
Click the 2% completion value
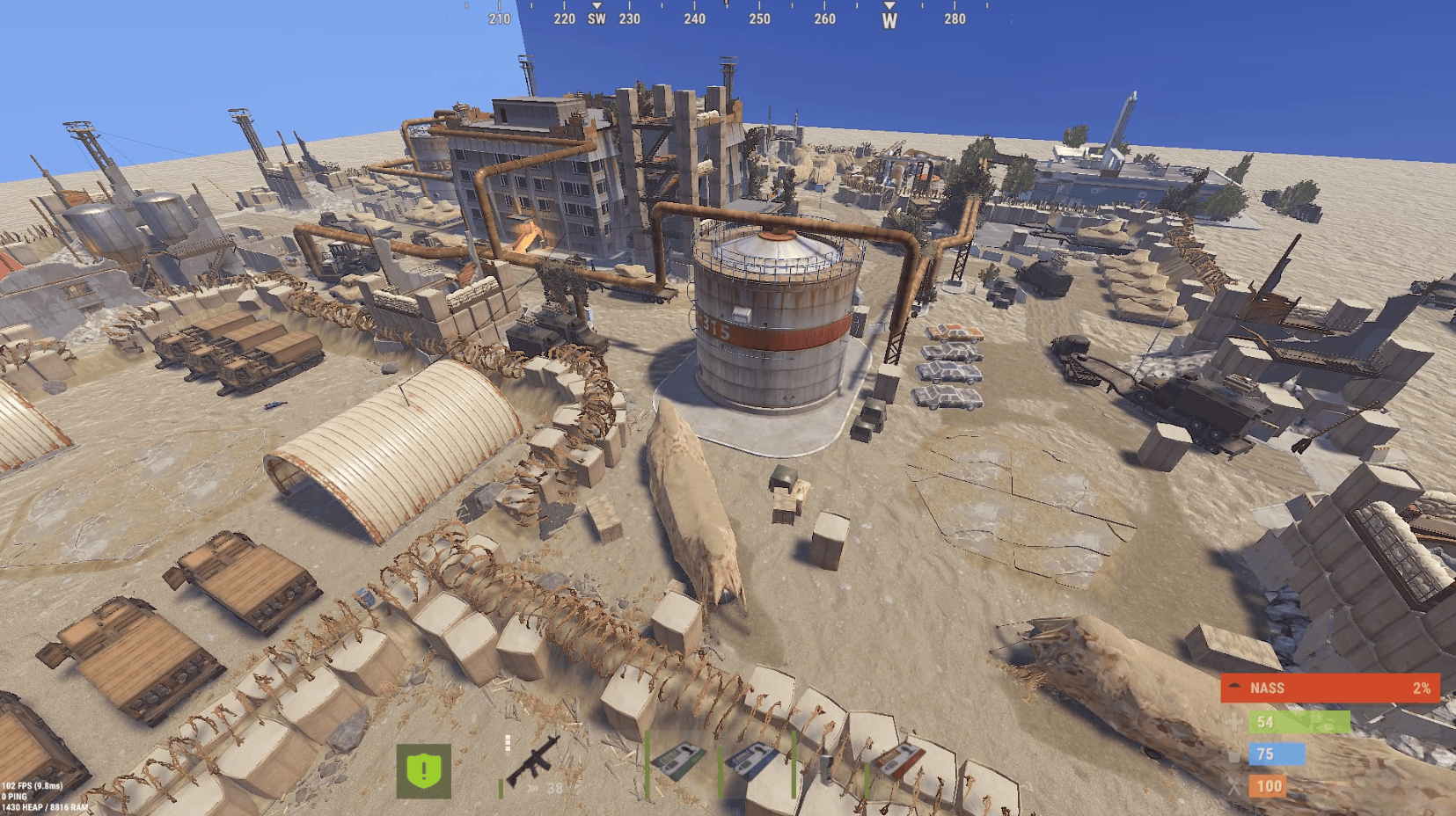(1422, 688)
